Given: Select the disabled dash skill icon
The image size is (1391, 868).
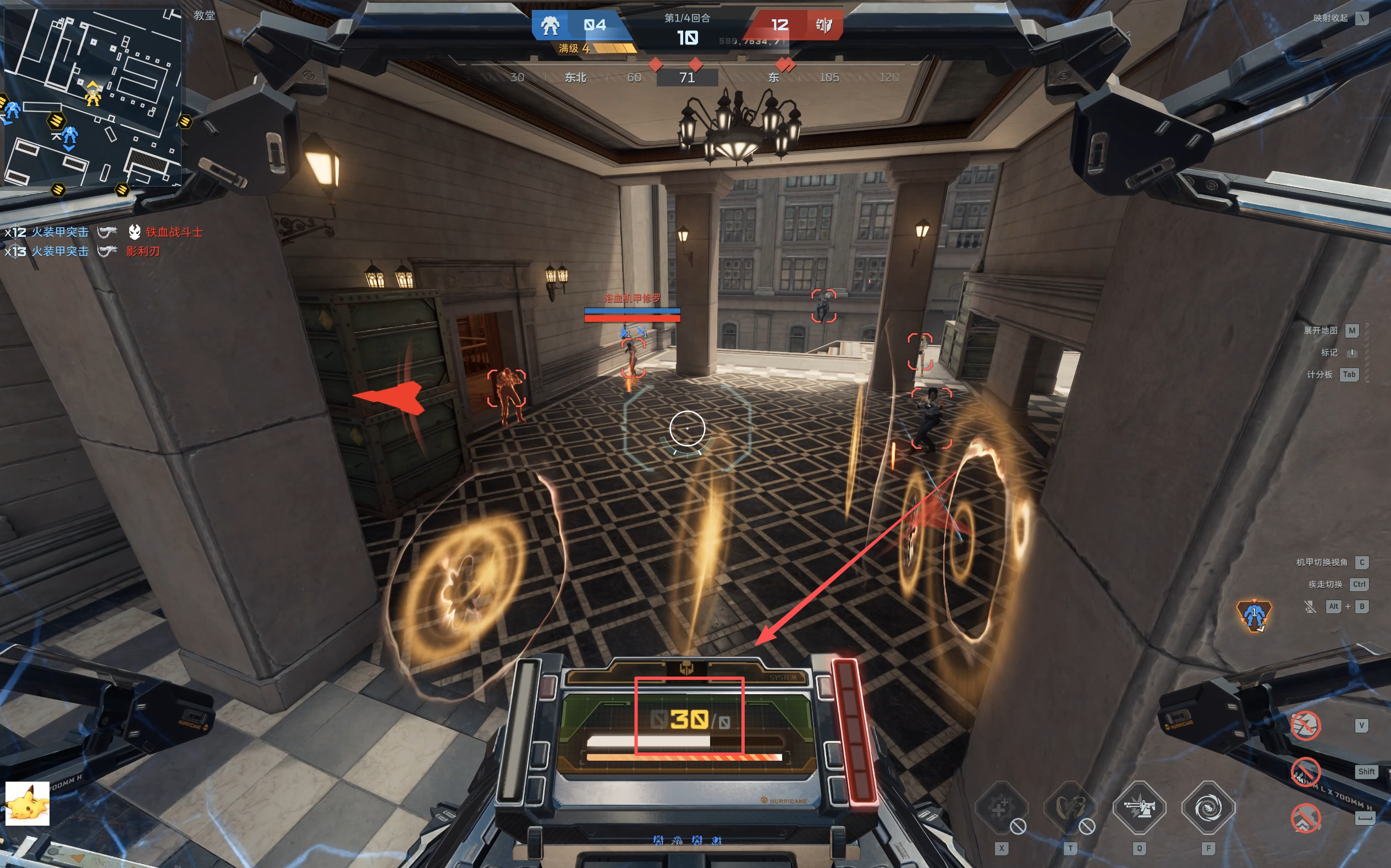Looking at the screenshot, I should (1306, 772).
